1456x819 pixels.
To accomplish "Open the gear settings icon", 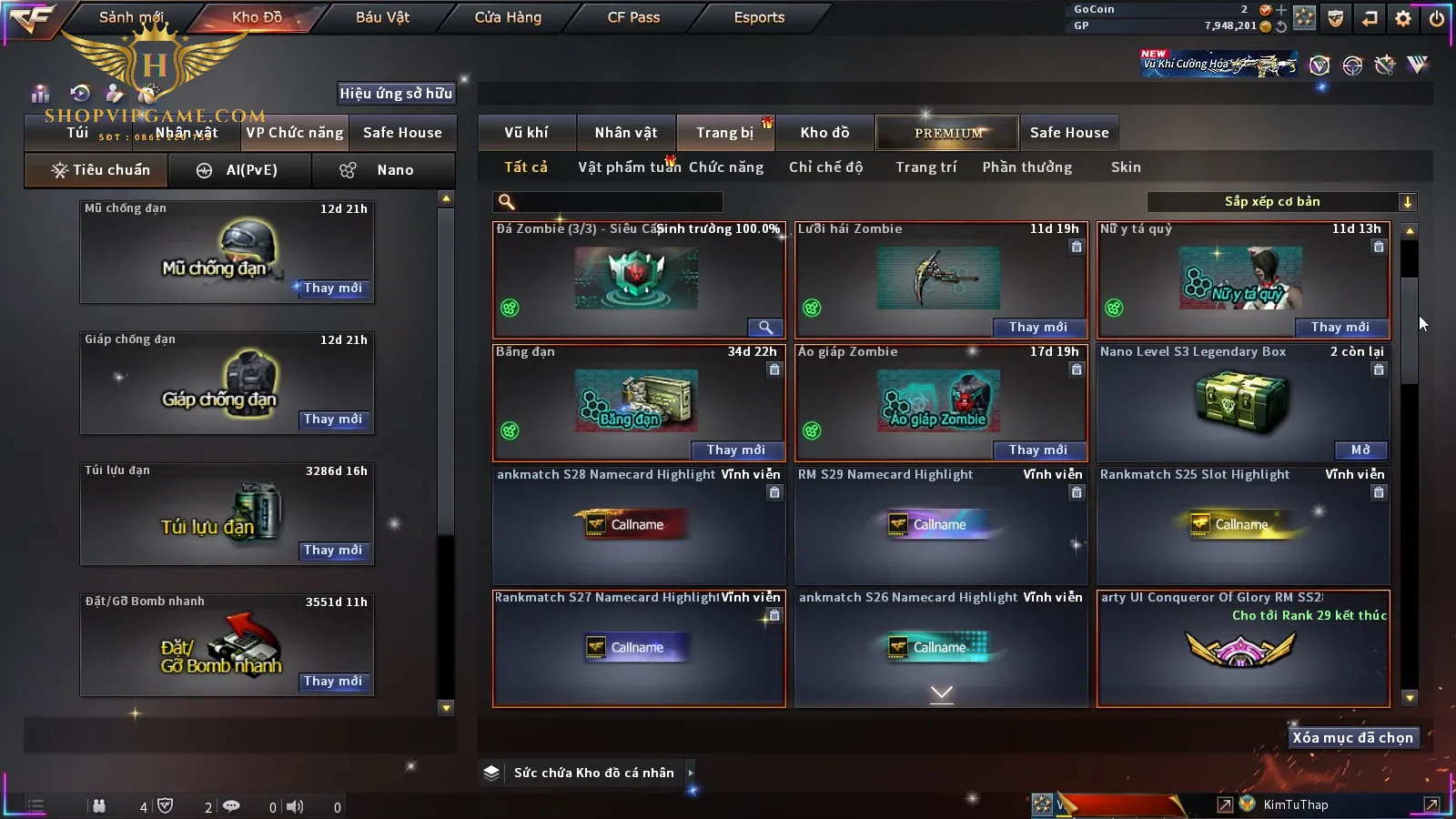I will pos(1403,18).
